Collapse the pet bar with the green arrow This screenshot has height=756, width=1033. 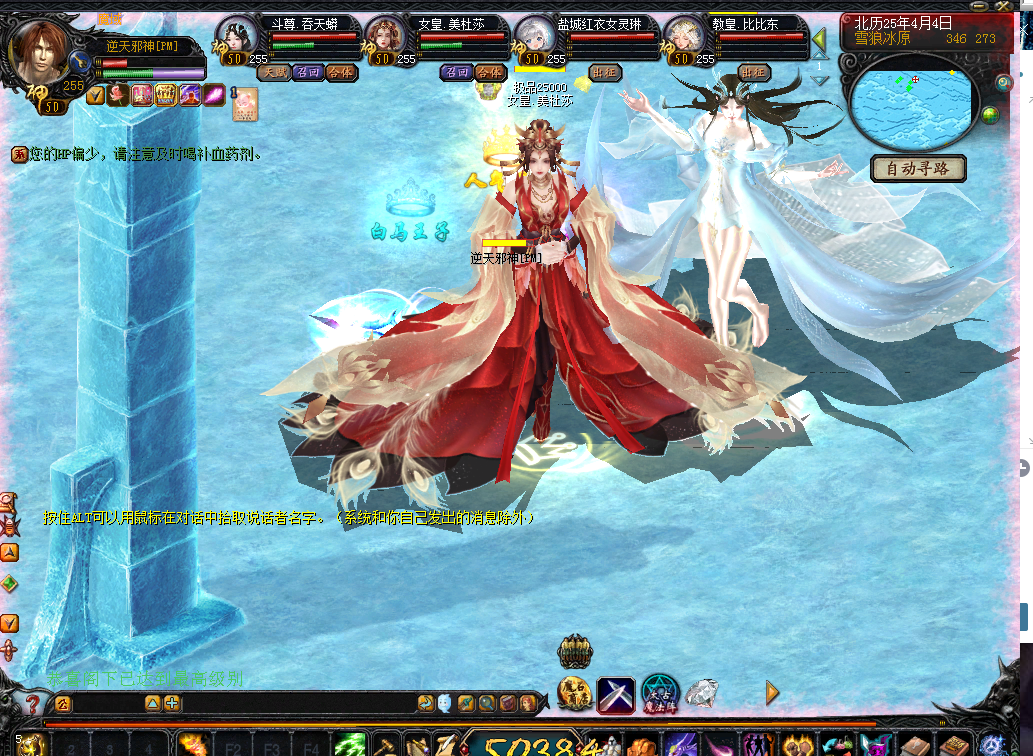point(818,40)
